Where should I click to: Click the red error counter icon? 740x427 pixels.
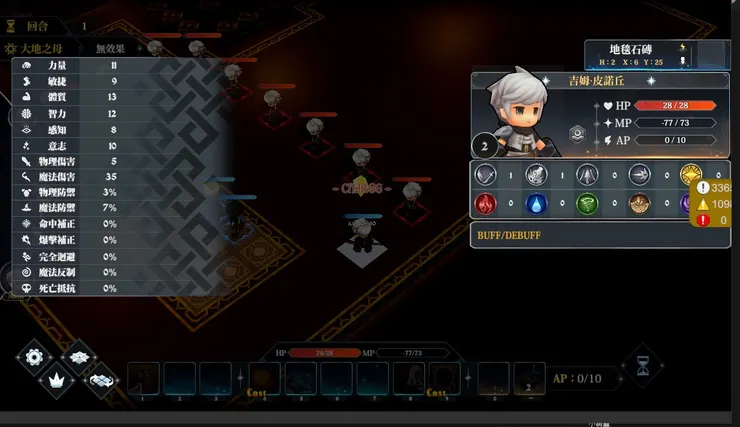703,219
